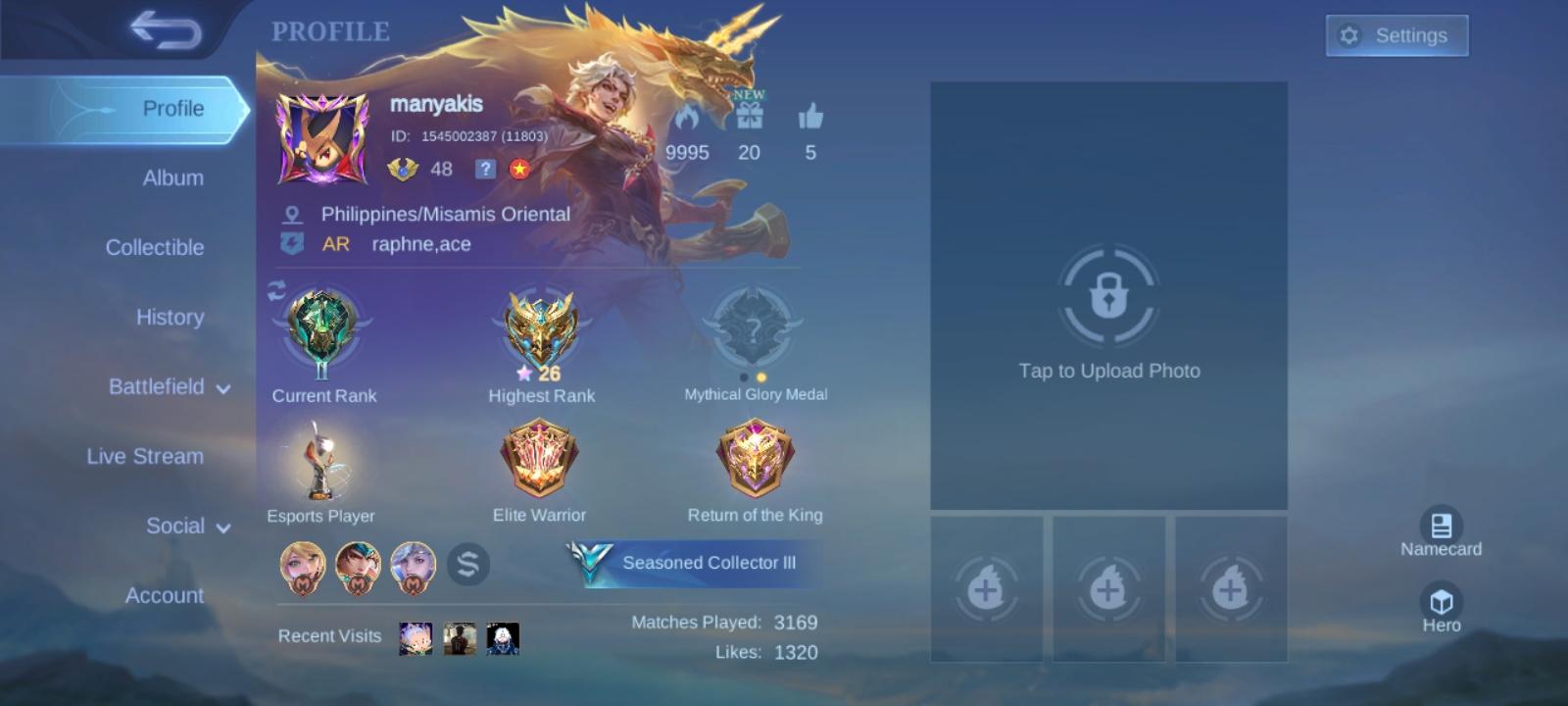Open the Namecard panel
Viewport: 1568px width, 706px height.
[1441, 528]
